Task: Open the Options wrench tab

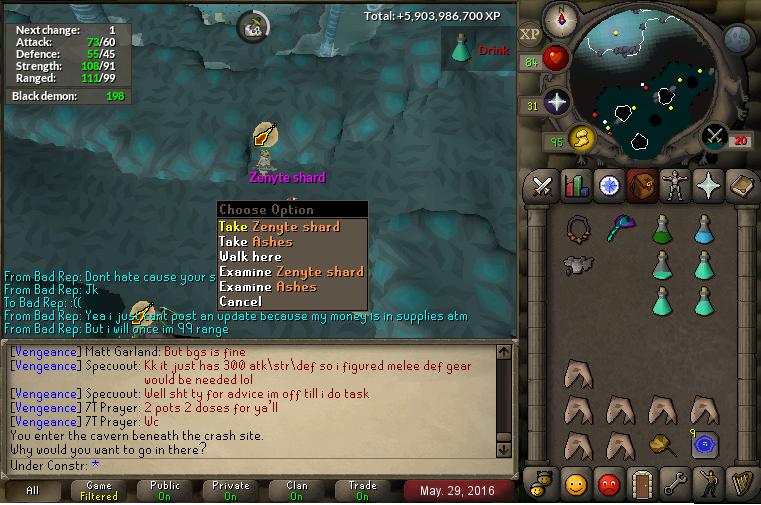Action: coord(675,485)
